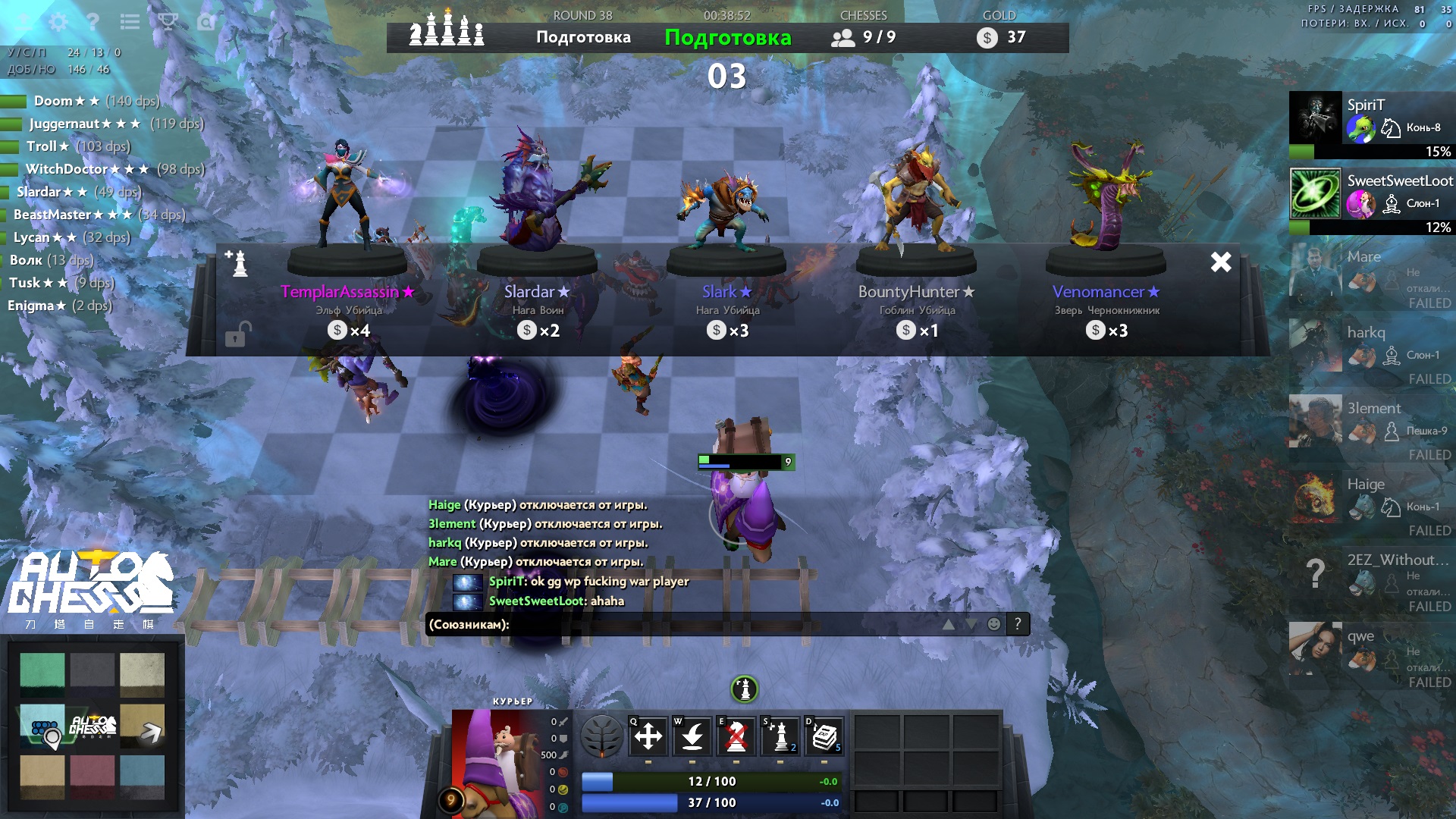Viewport: 1456px width, 819px height.
Task: Buy the Slardar chess piece
Action: pos(537,292)
